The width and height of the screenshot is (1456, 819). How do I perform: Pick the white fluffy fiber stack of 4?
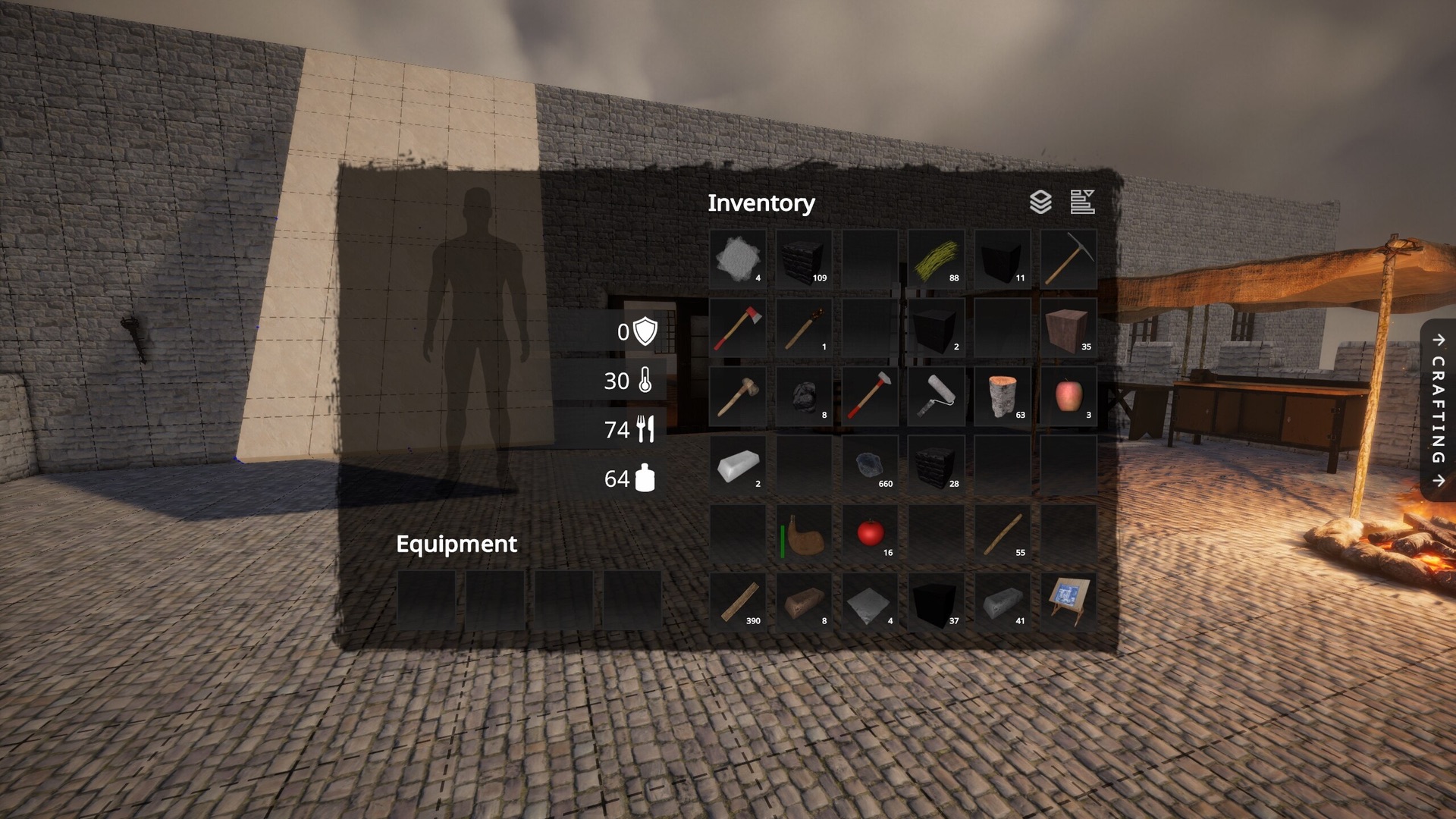[x=737, y=259]
